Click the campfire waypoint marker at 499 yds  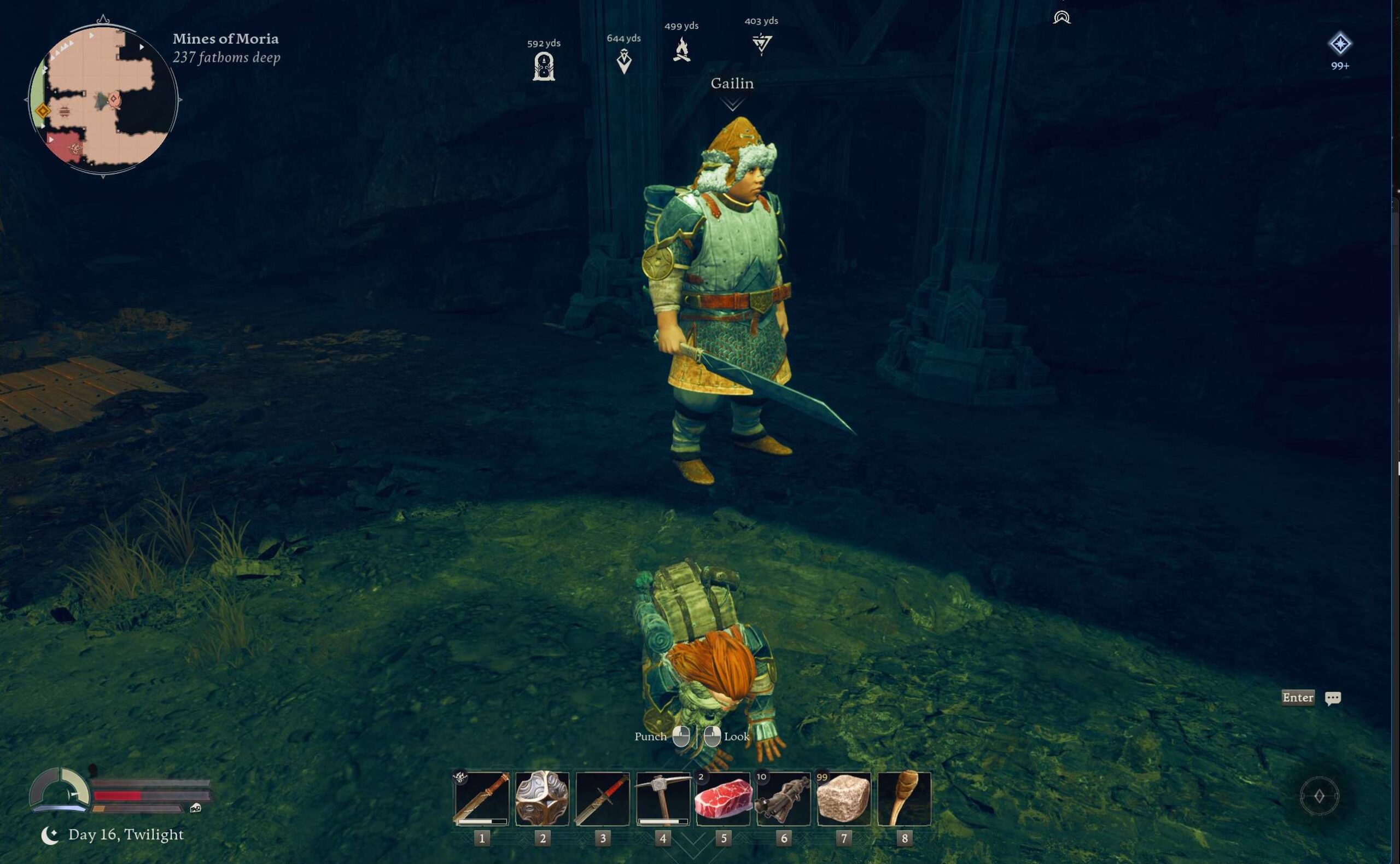(x=681, y=49)
